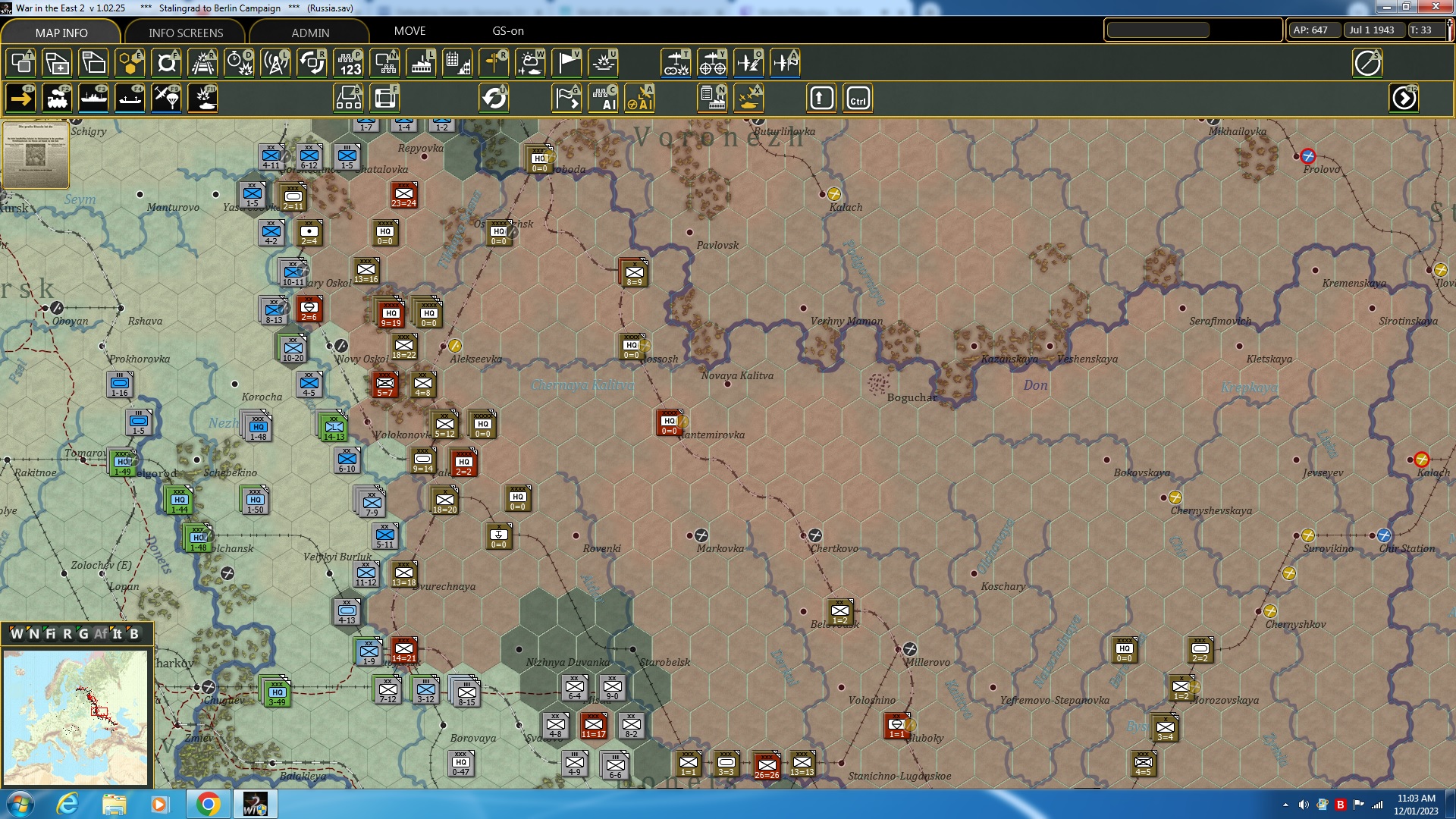Select the airborne drop mode icon
The height and width of the screenshot is (819, 1456).
tap(166, 98)
